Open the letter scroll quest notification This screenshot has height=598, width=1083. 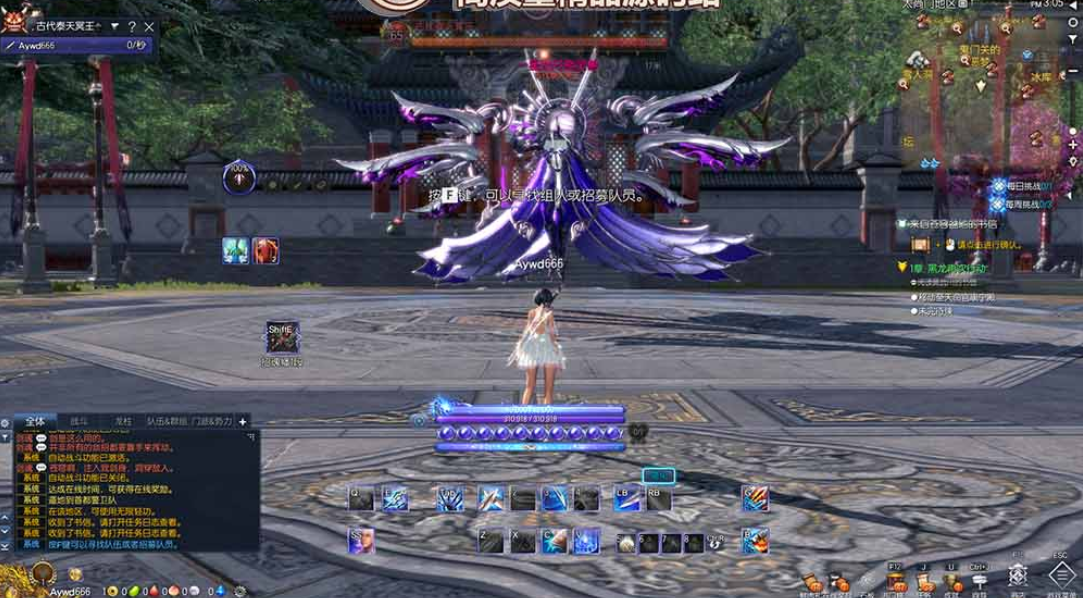click(920, 244)
